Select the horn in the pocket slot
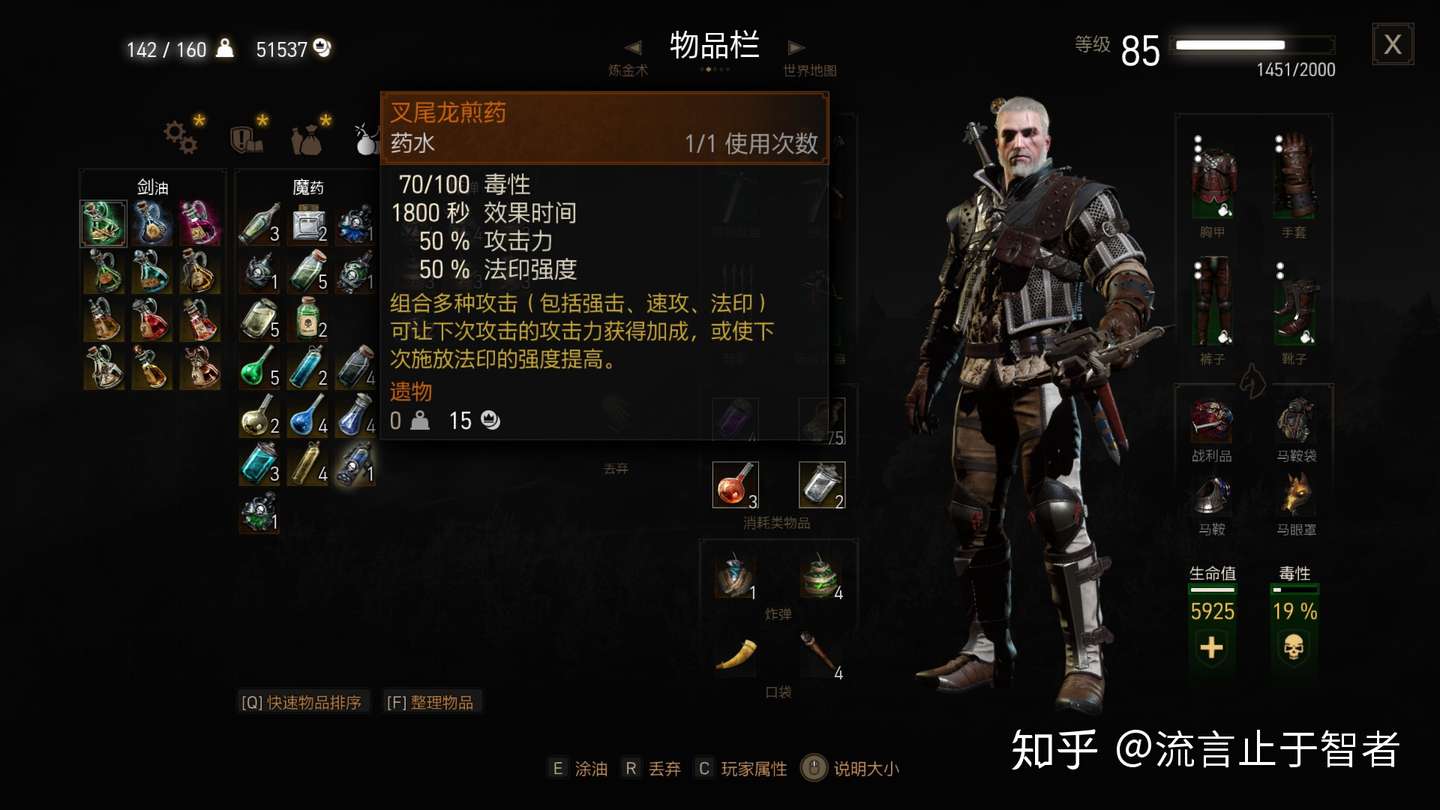 point(735,655)
